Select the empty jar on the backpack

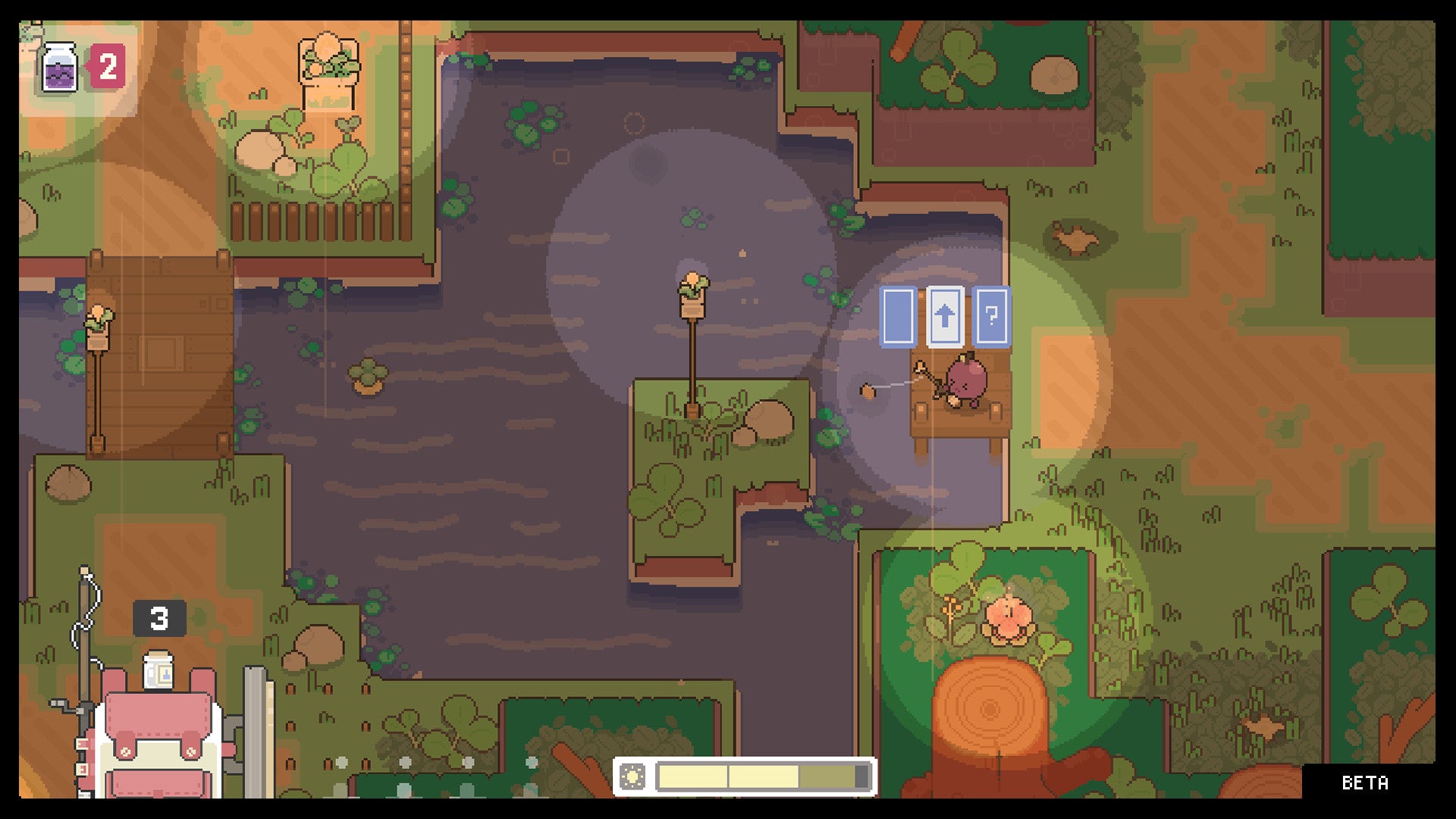pyautogui.click(x=158, y=670)
